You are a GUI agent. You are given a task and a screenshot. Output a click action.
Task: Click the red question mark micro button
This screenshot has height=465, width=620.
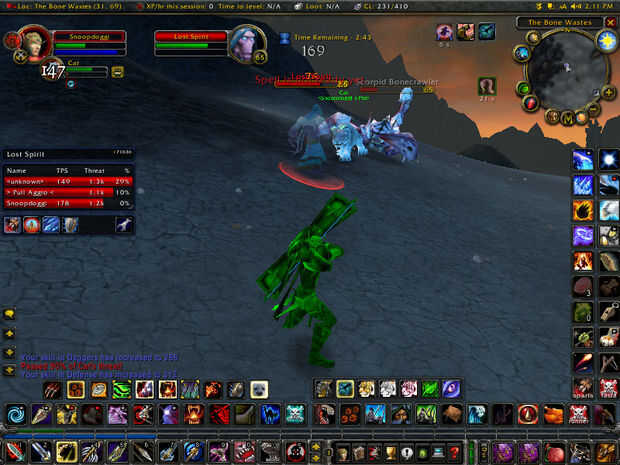tap(455, 451)
